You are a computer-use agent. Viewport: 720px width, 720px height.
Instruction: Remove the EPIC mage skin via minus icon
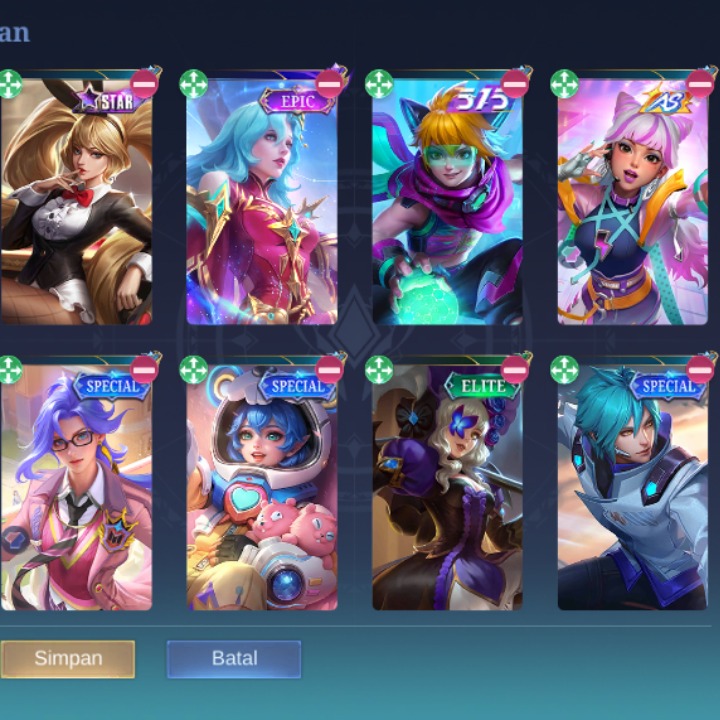click(330, 84)
